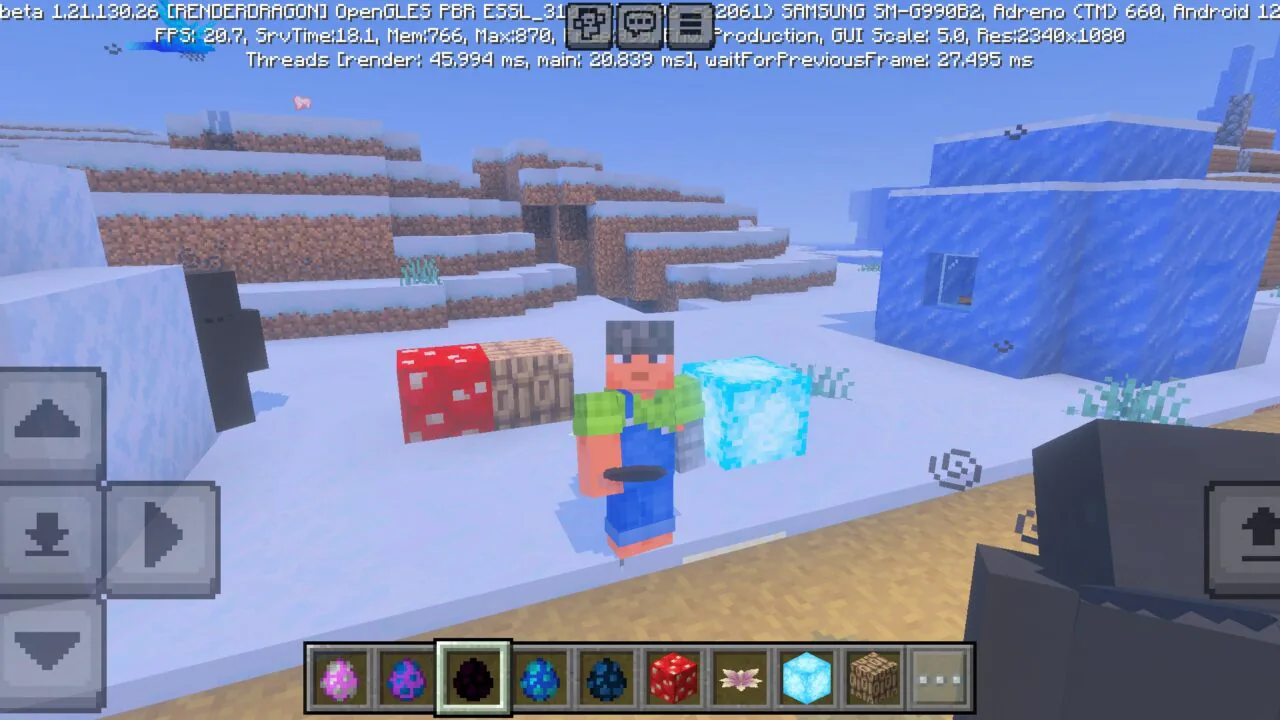The image size is (1280, 720).
Task: Select the red mushroom block in the hotbar
Action: 673,680
